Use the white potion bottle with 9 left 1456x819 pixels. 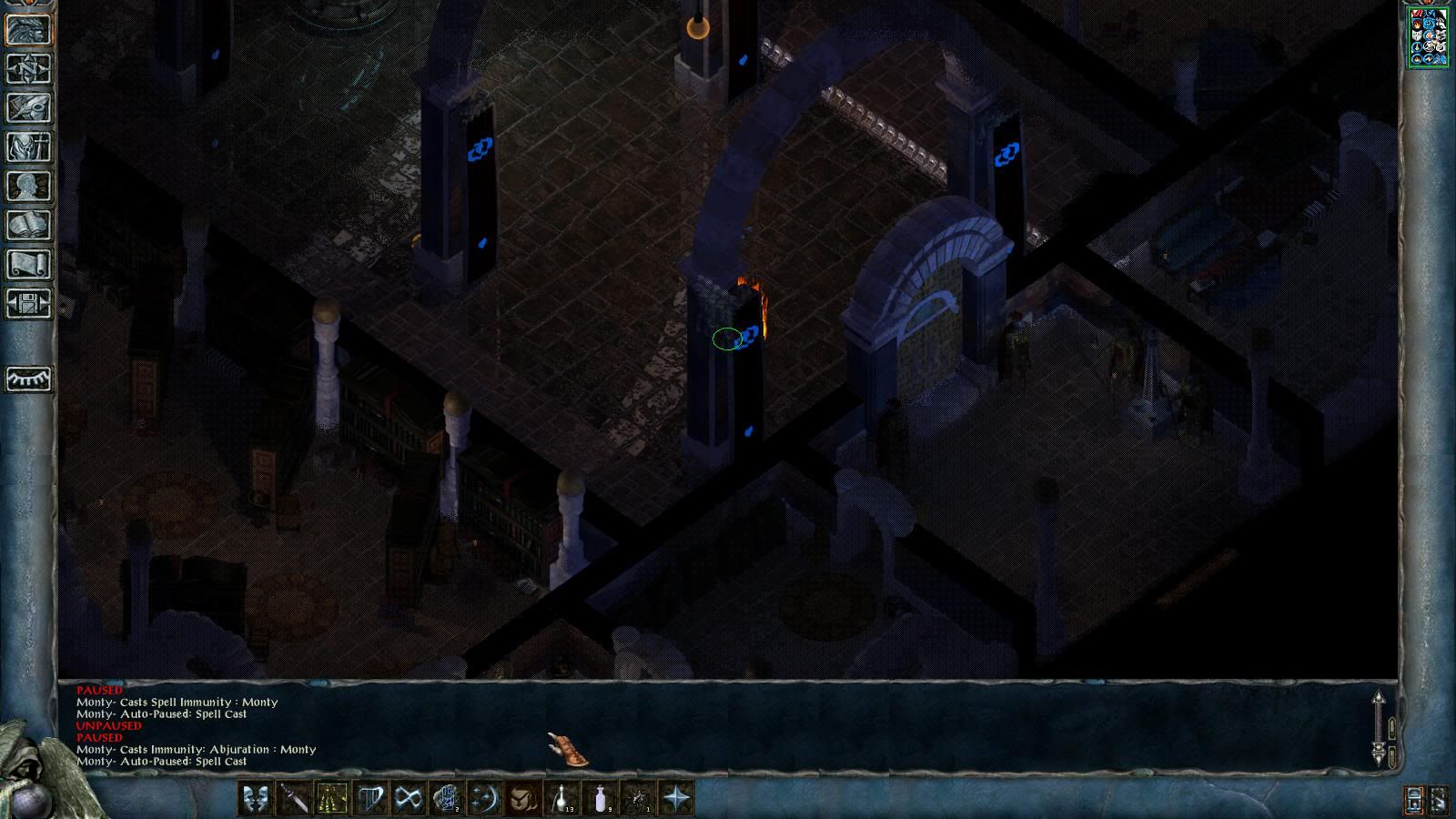(600, 799)
